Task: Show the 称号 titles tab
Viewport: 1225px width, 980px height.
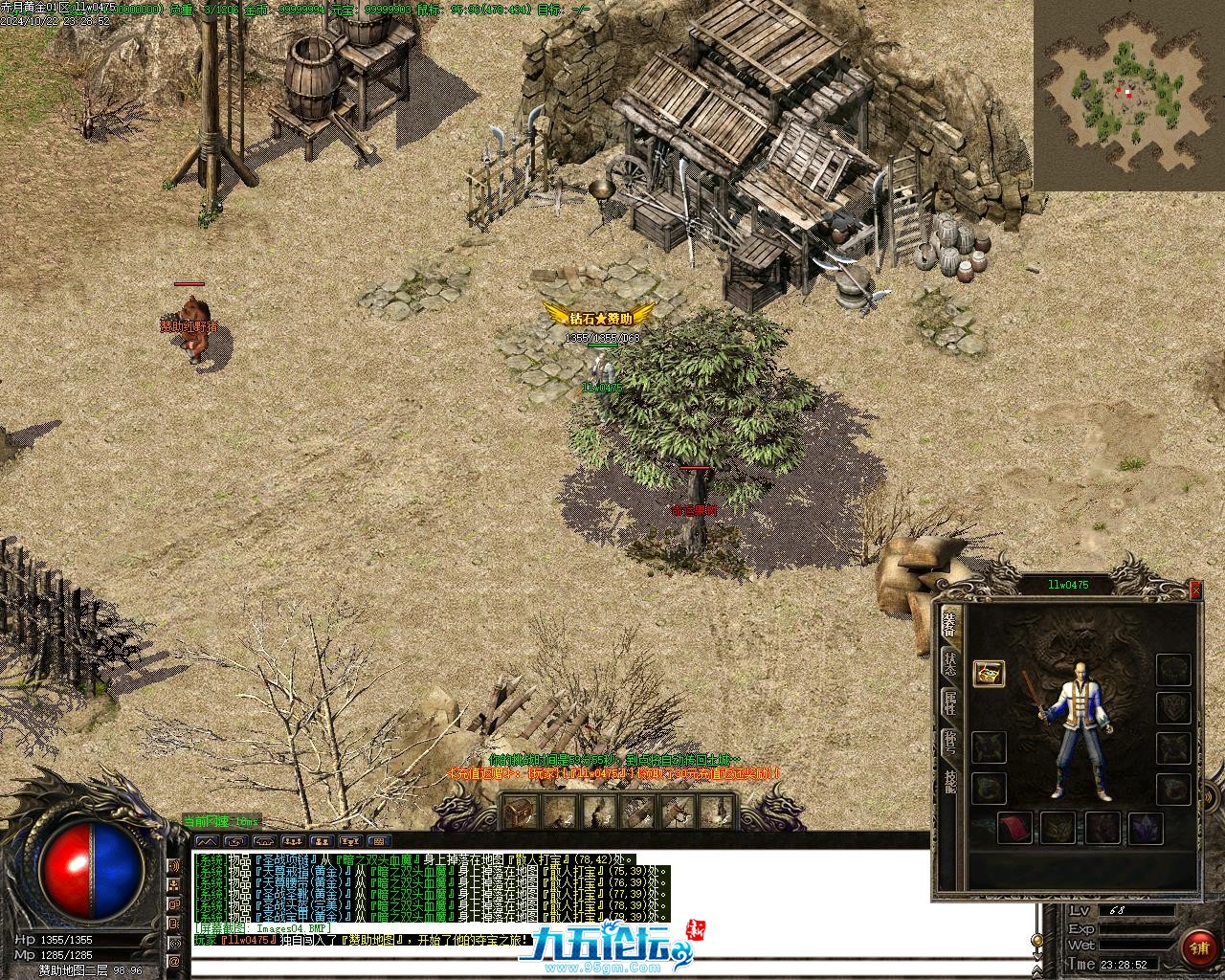Action: tap(949, 743)
